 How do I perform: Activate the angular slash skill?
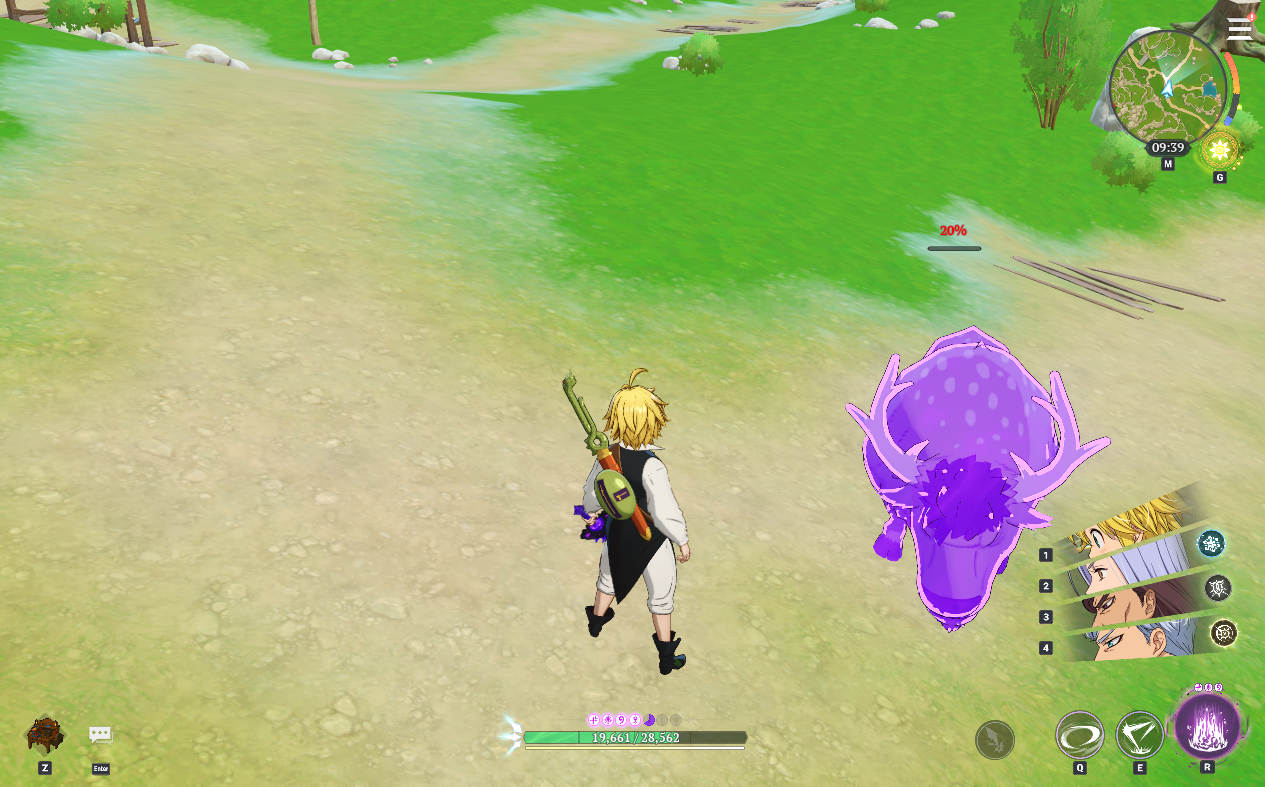tap(1139, 735)
